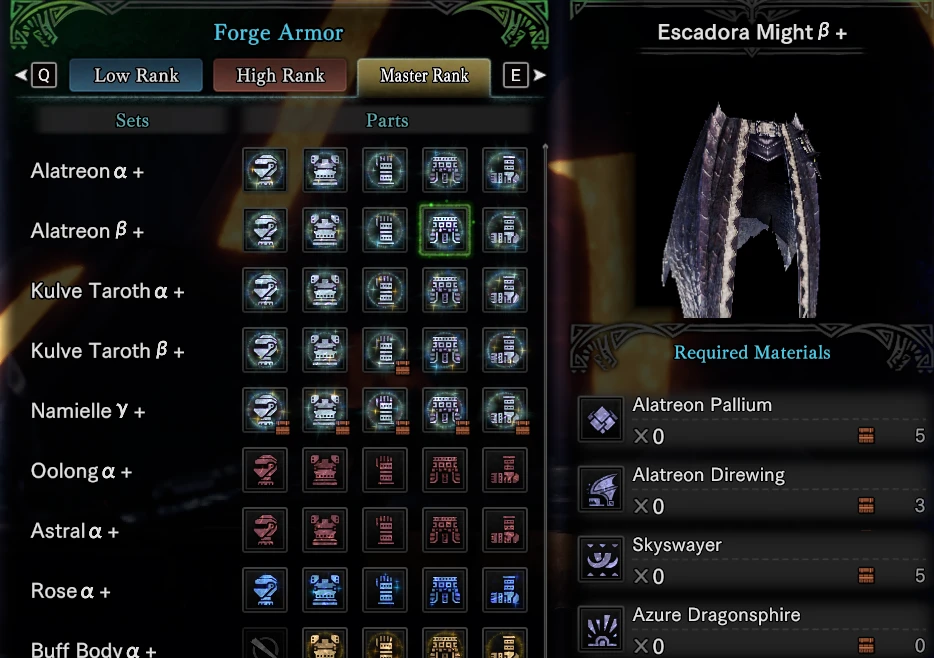The height and width of the screenshot is (658, 934).
Task: Choose the Kulve Taroth β + leg armor
Action: [x=505, y=351]
